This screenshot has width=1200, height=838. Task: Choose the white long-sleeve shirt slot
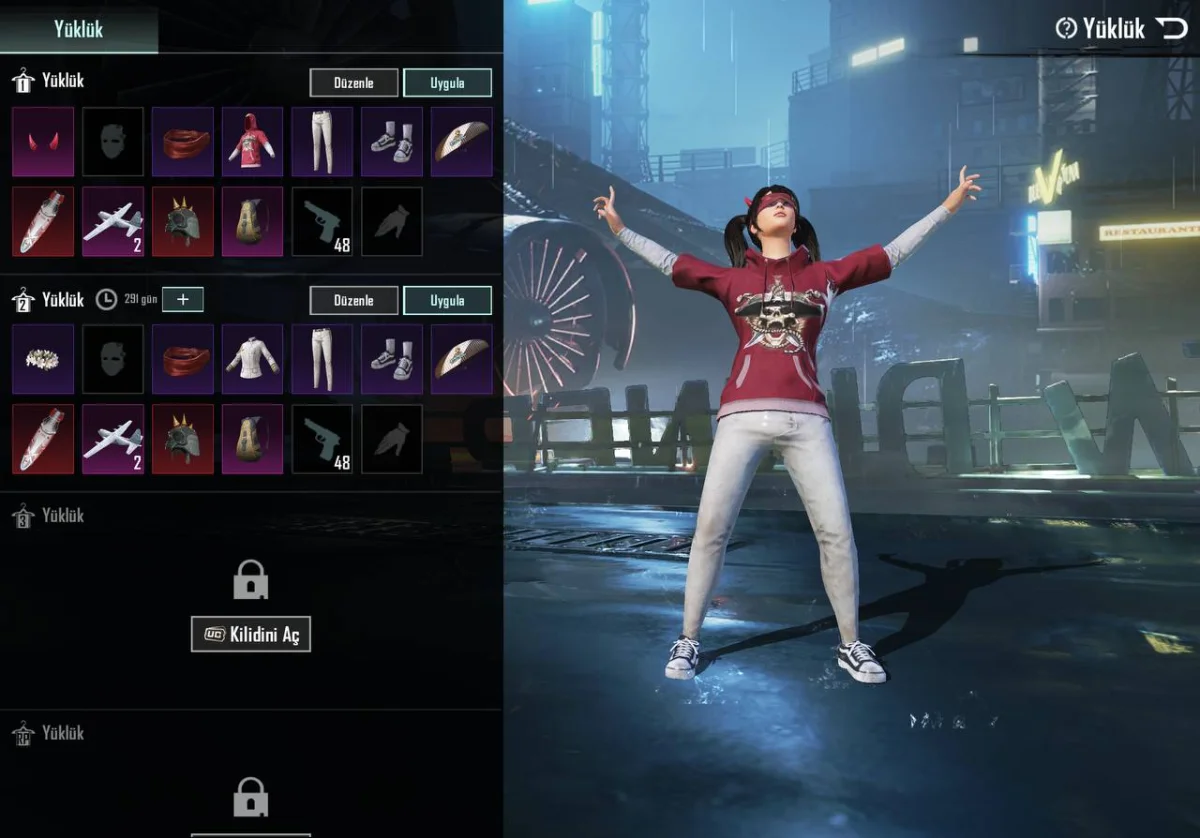coord(252,358)
